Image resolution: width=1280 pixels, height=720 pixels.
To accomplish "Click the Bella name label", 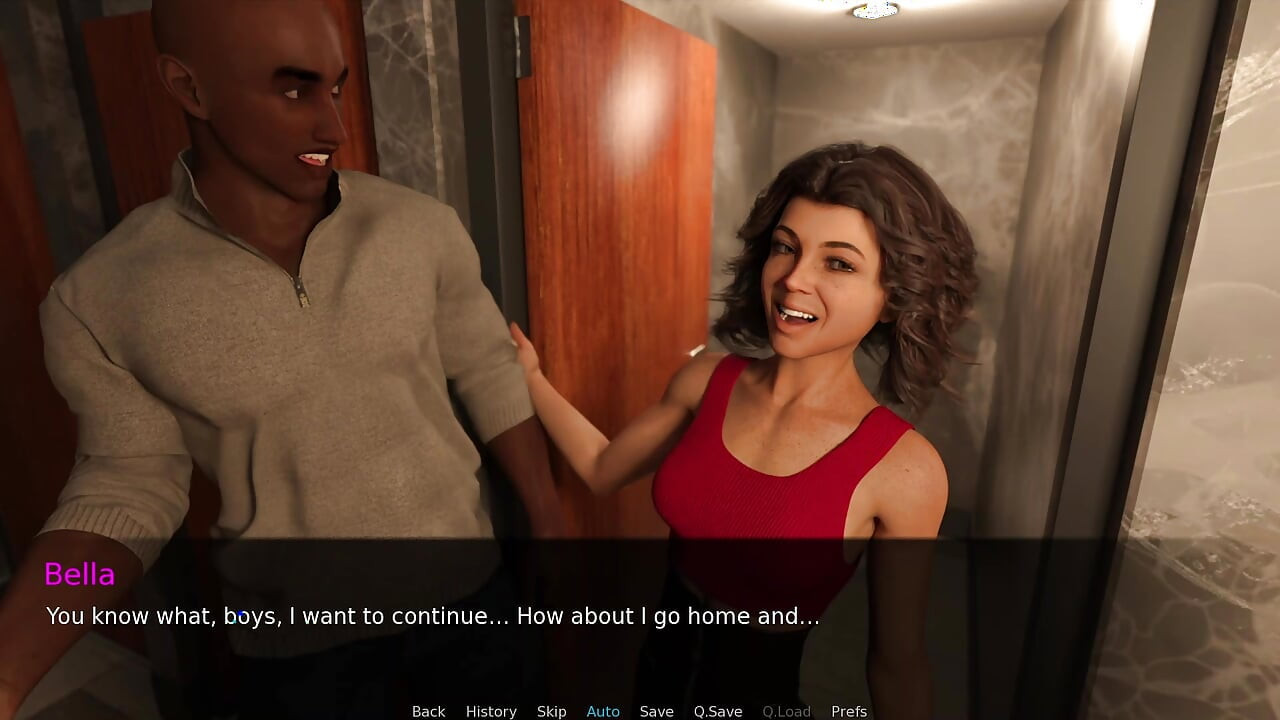I will (80, 574).
